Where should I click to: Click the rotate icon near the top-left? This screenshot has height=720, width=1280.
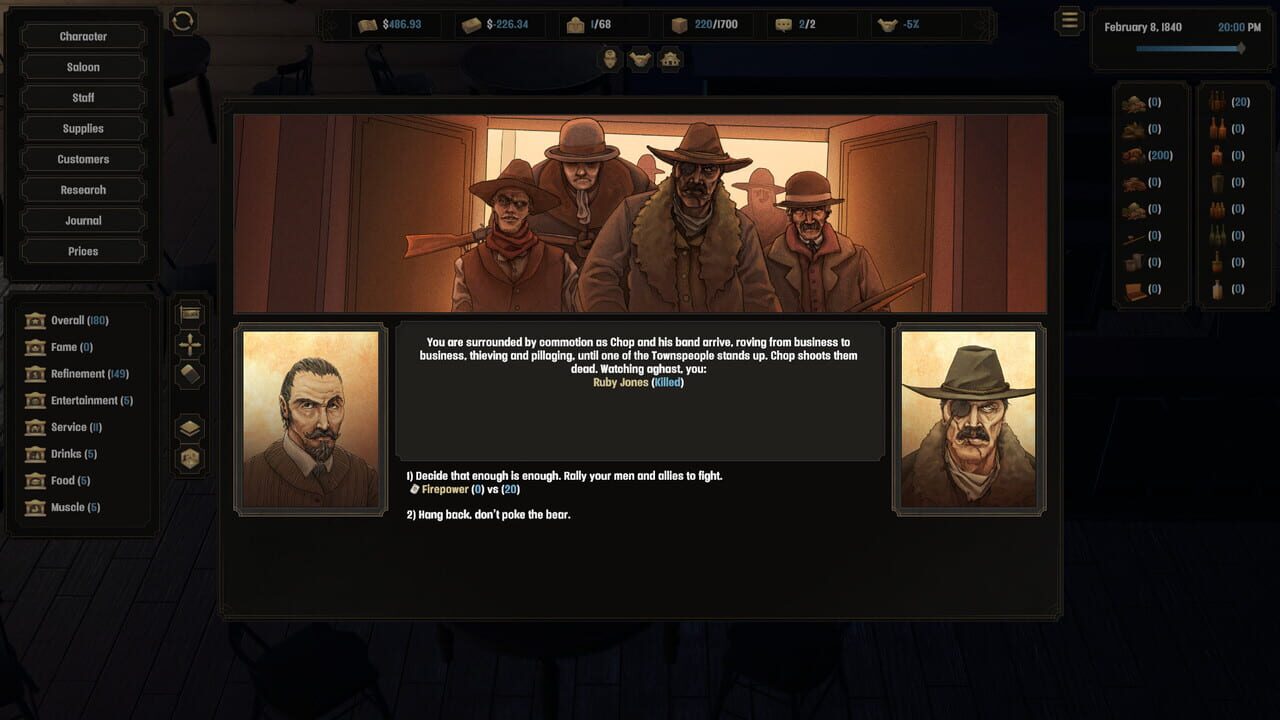tap(182, 19)
